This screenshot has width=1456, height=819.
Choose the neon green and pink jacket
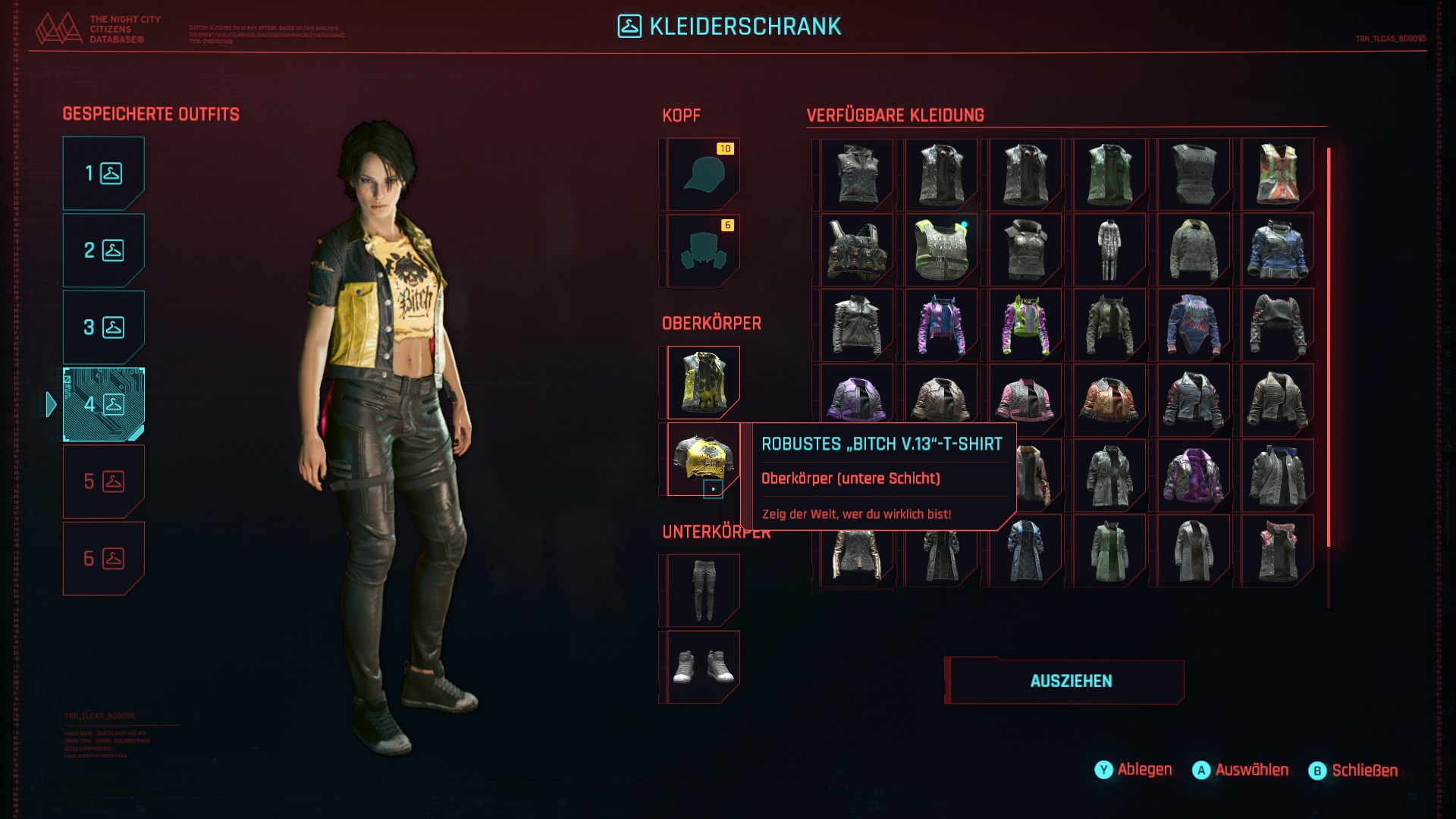tap(1025, 326)
